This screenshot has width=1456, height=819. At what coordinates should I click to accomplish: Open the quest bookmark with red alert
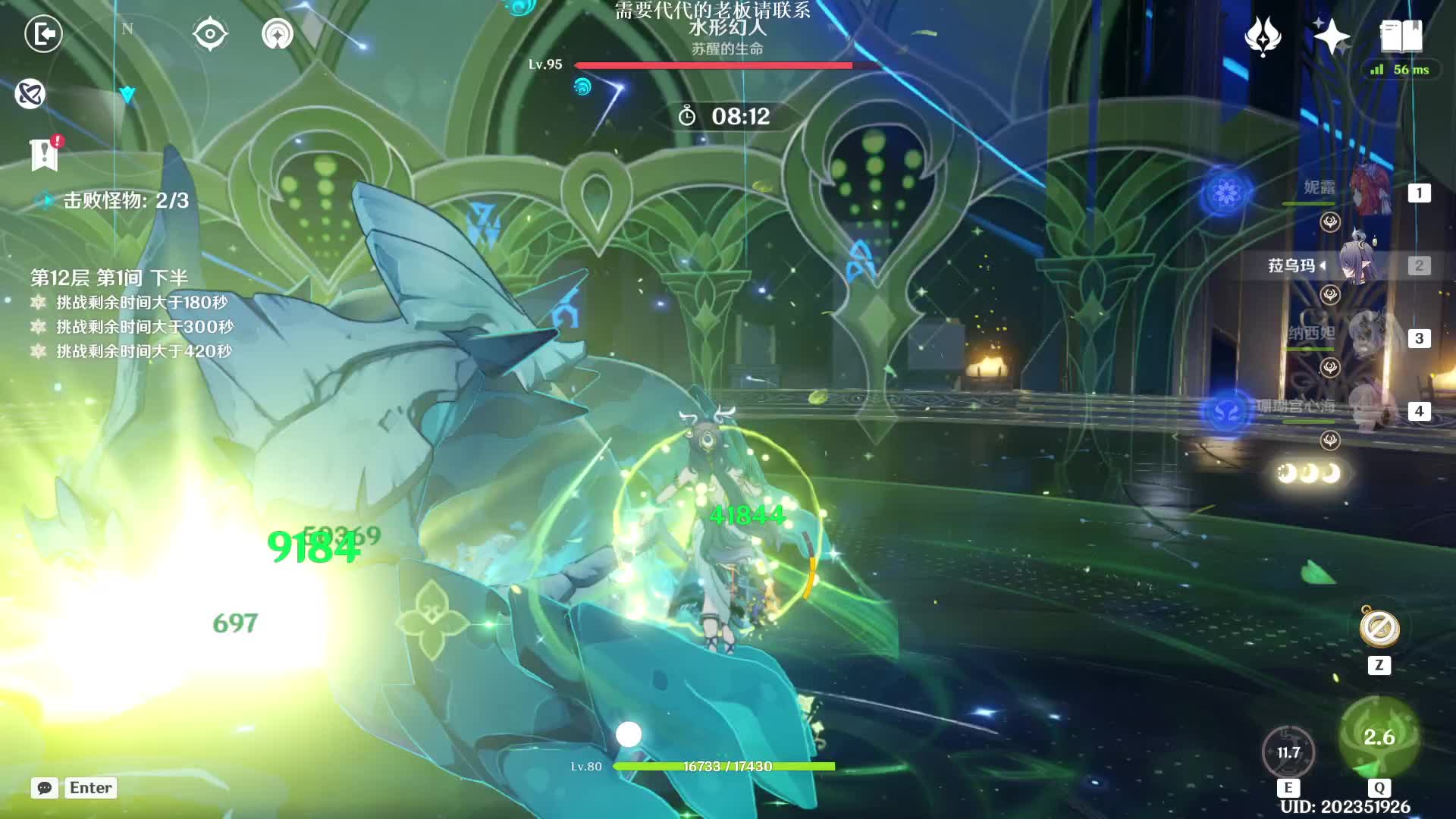point(45,154)
